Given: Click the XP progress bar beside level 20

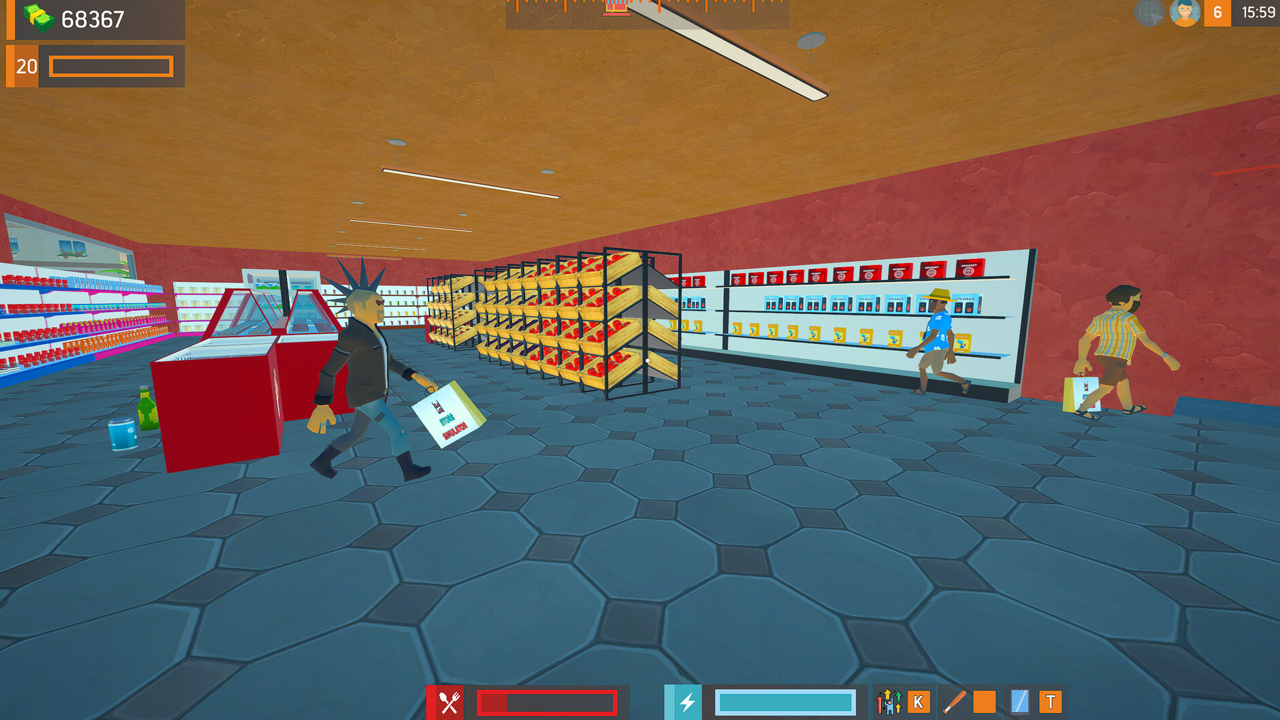Looking at the screenshot, I should [110, 66].
